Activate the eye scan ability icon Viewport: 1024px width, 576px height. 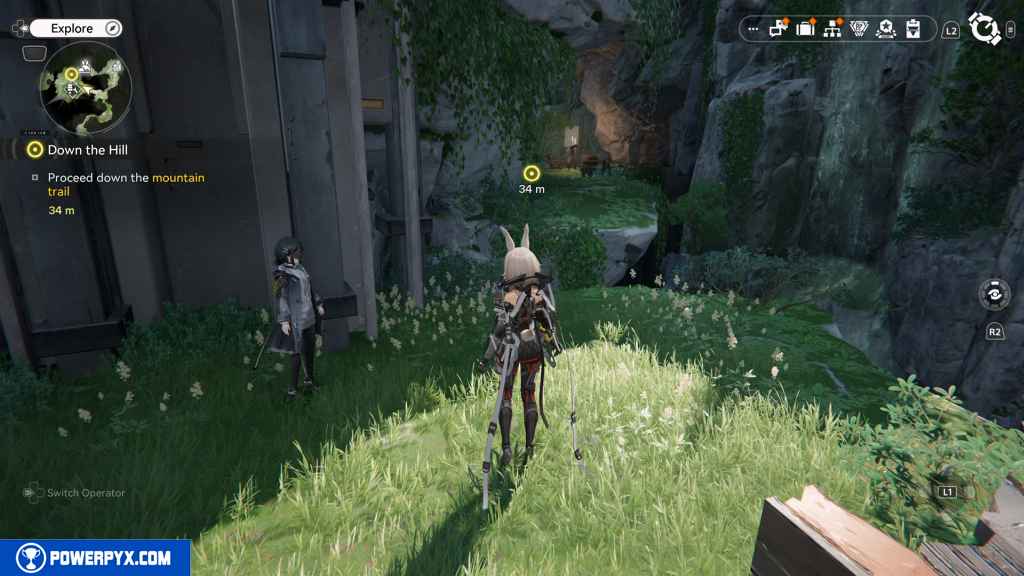pos(994,296)
